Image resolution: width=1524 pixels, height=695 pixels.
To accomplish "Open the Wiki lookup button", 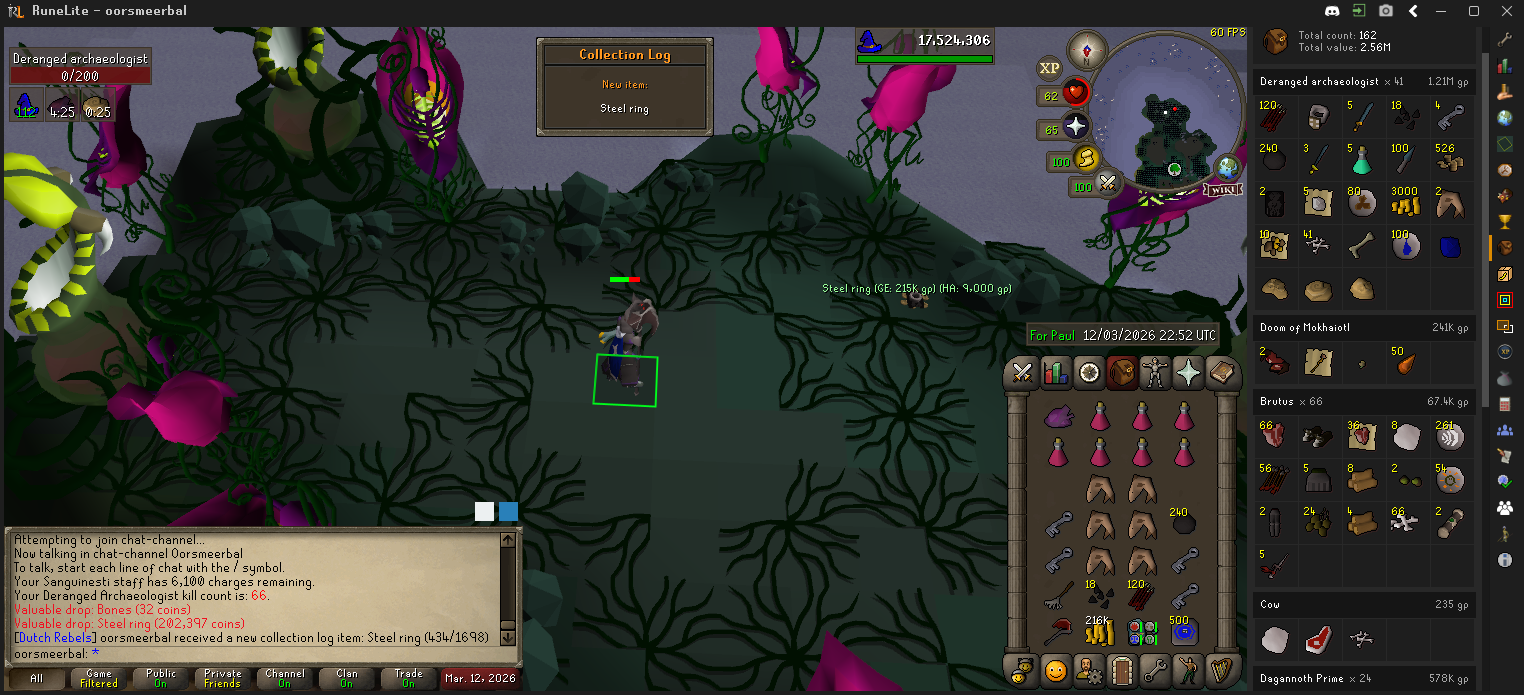I will (x=1222, y=189).
